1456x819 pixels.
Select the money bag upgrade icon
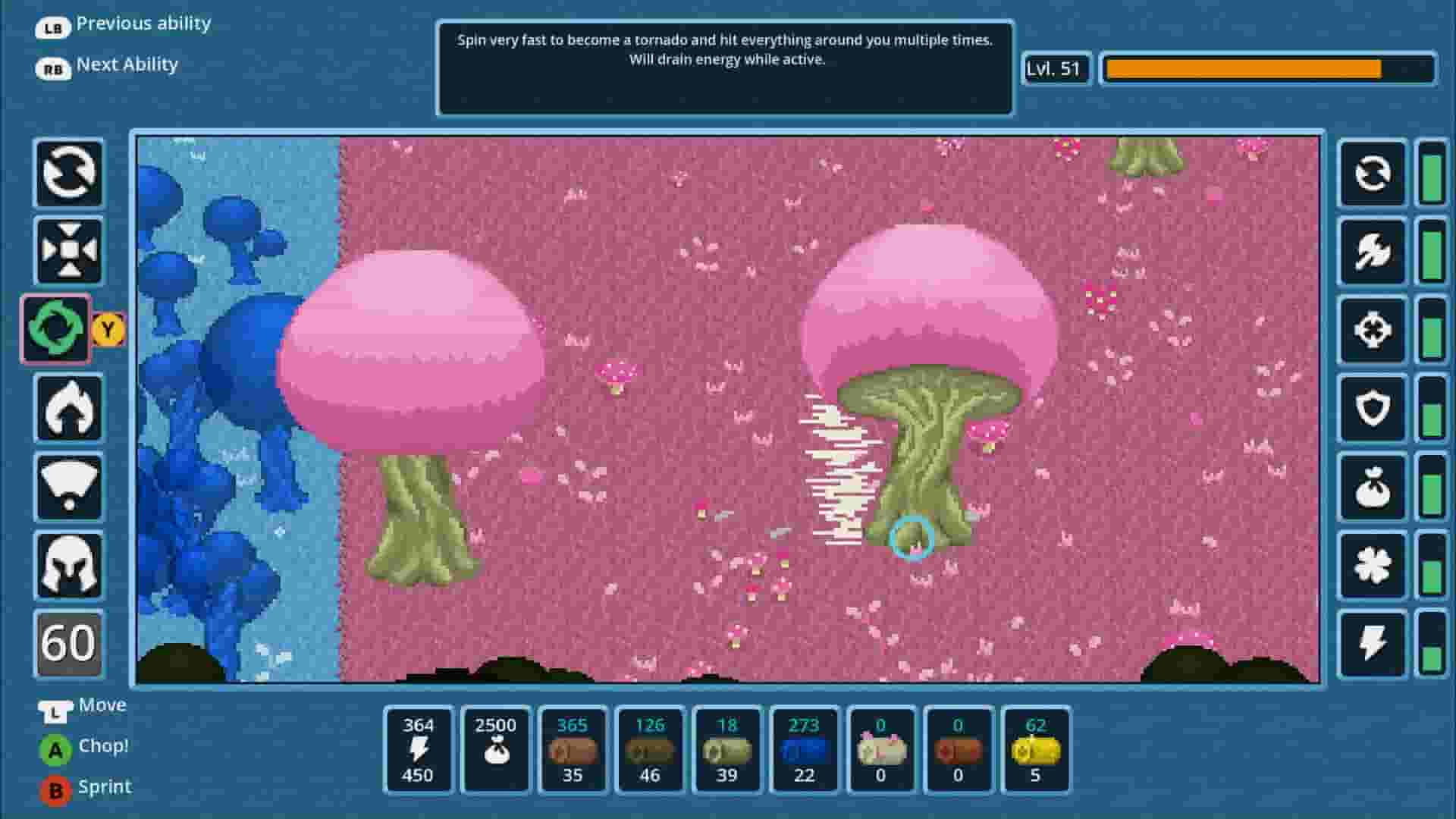click(1372, 486)
